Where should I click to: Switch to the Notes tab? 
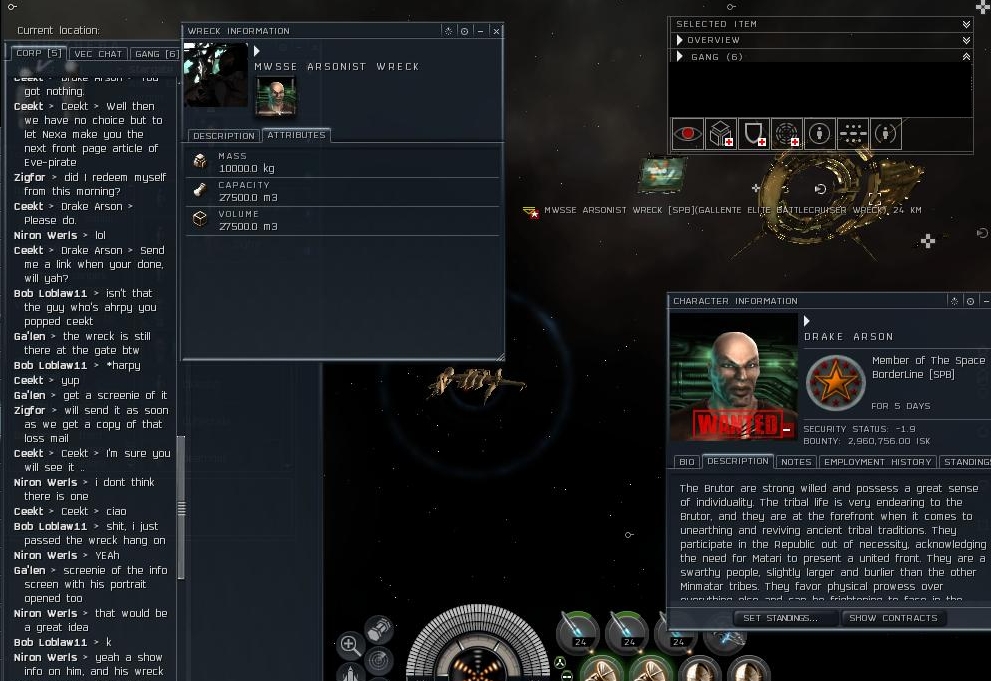(795, 462)
